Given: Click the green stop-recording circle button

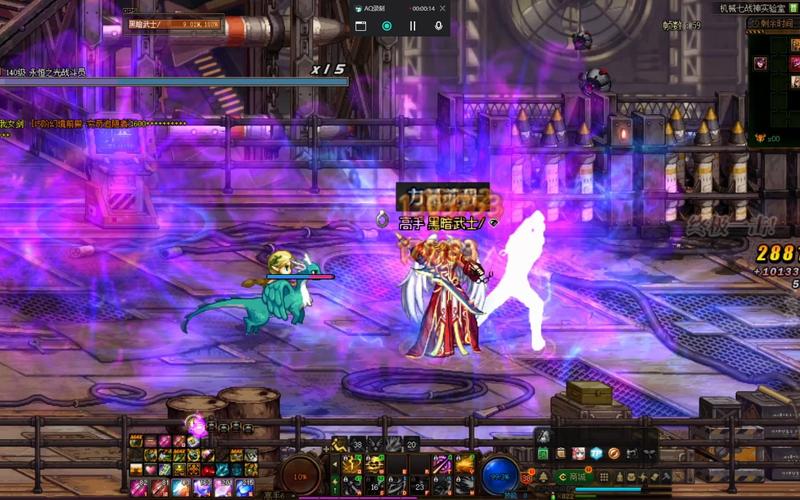Looking at the screenshot, I should click(x=386, y=26).
